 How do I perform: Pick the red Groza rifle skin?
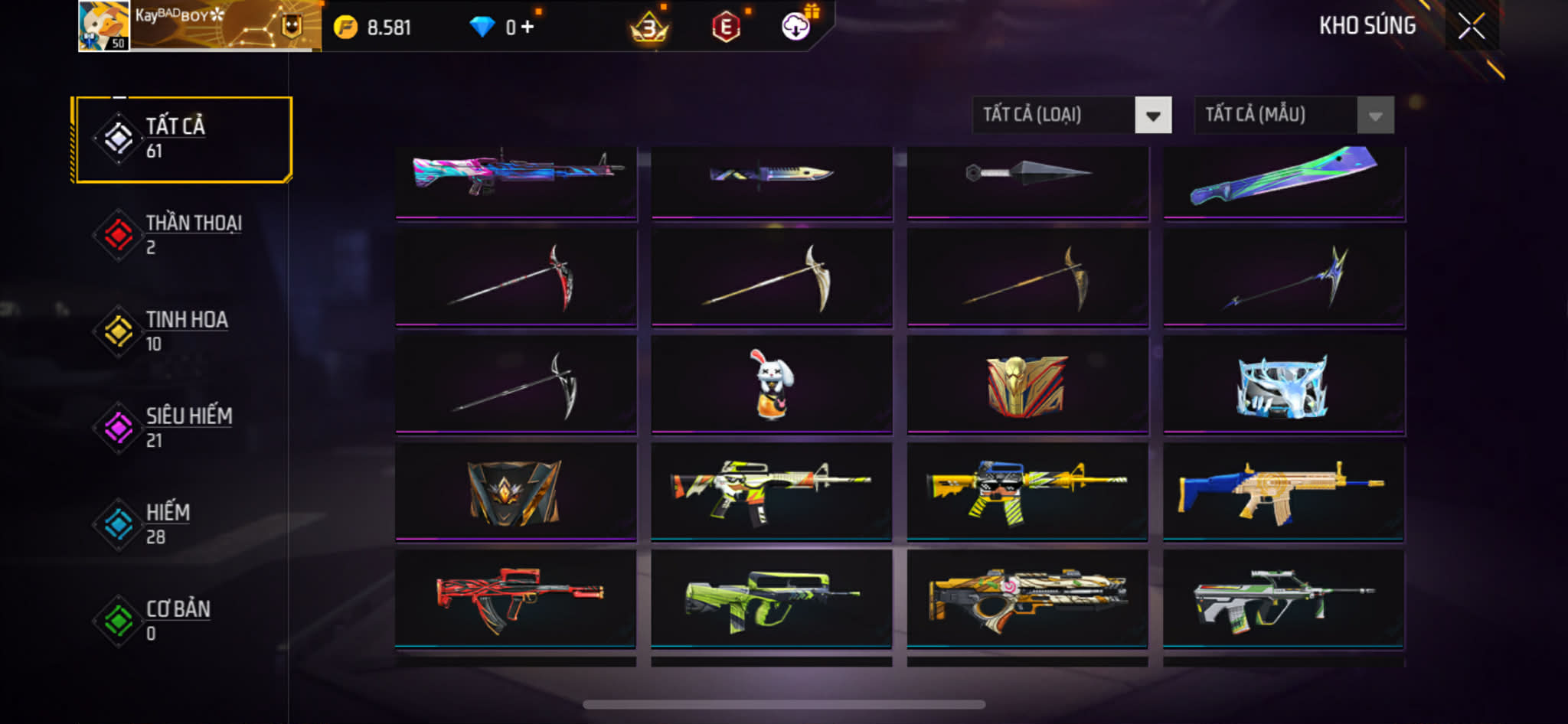[x=515, y=598]
